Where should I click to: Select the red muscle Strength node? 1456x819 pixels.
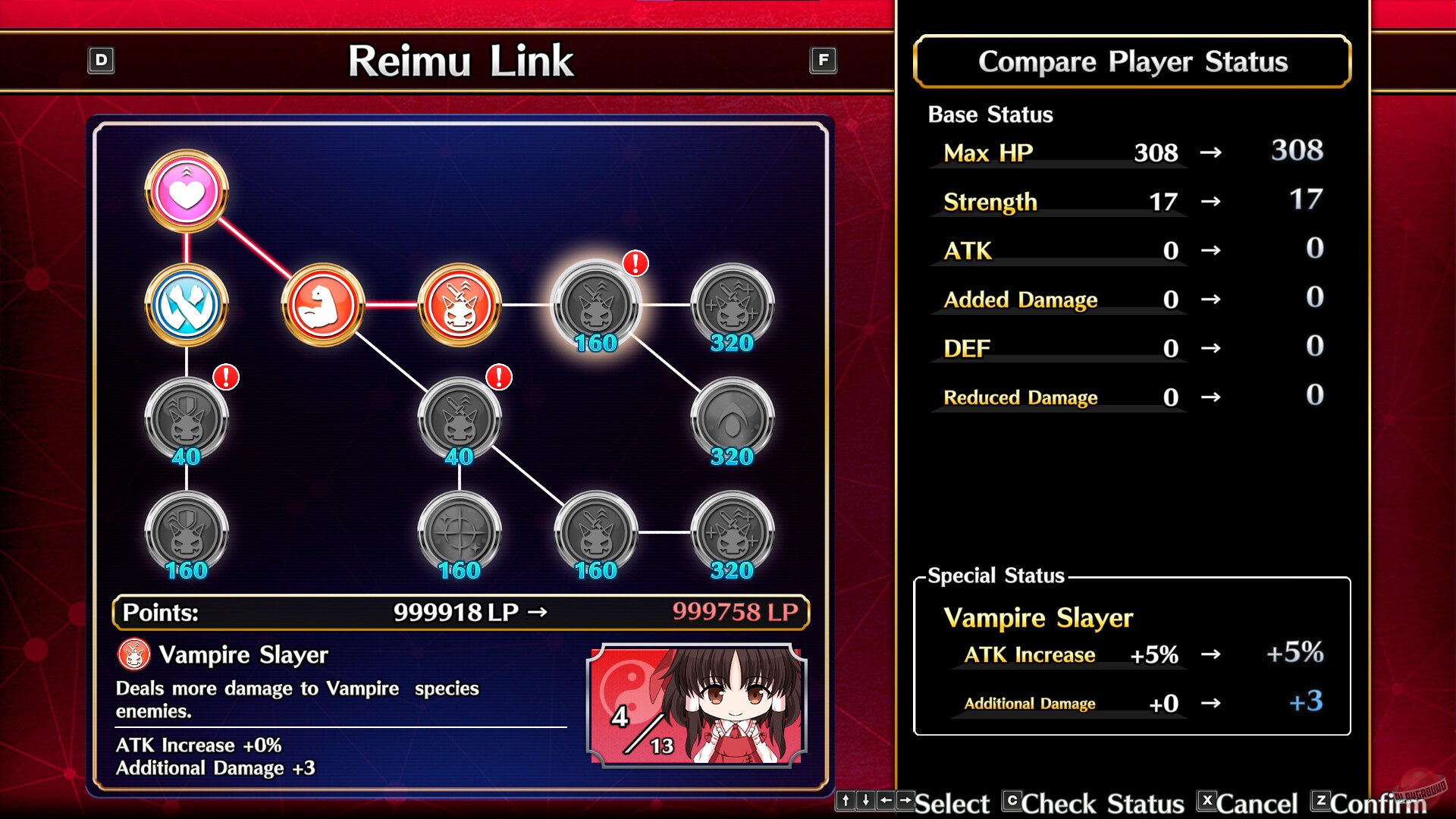tap(322, 304)
